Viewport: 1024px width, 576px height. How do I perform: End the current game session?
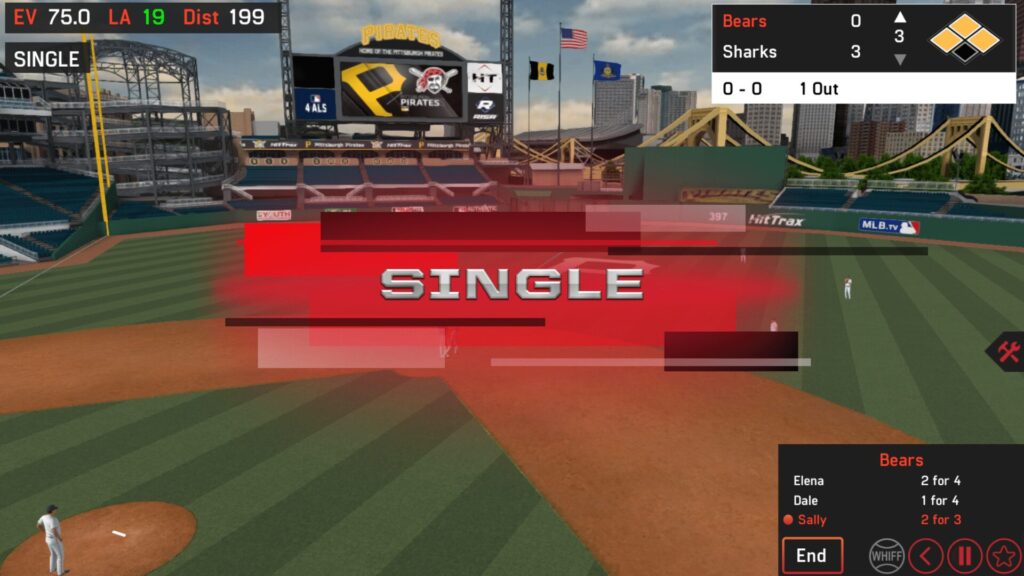[x=812, y=555]
